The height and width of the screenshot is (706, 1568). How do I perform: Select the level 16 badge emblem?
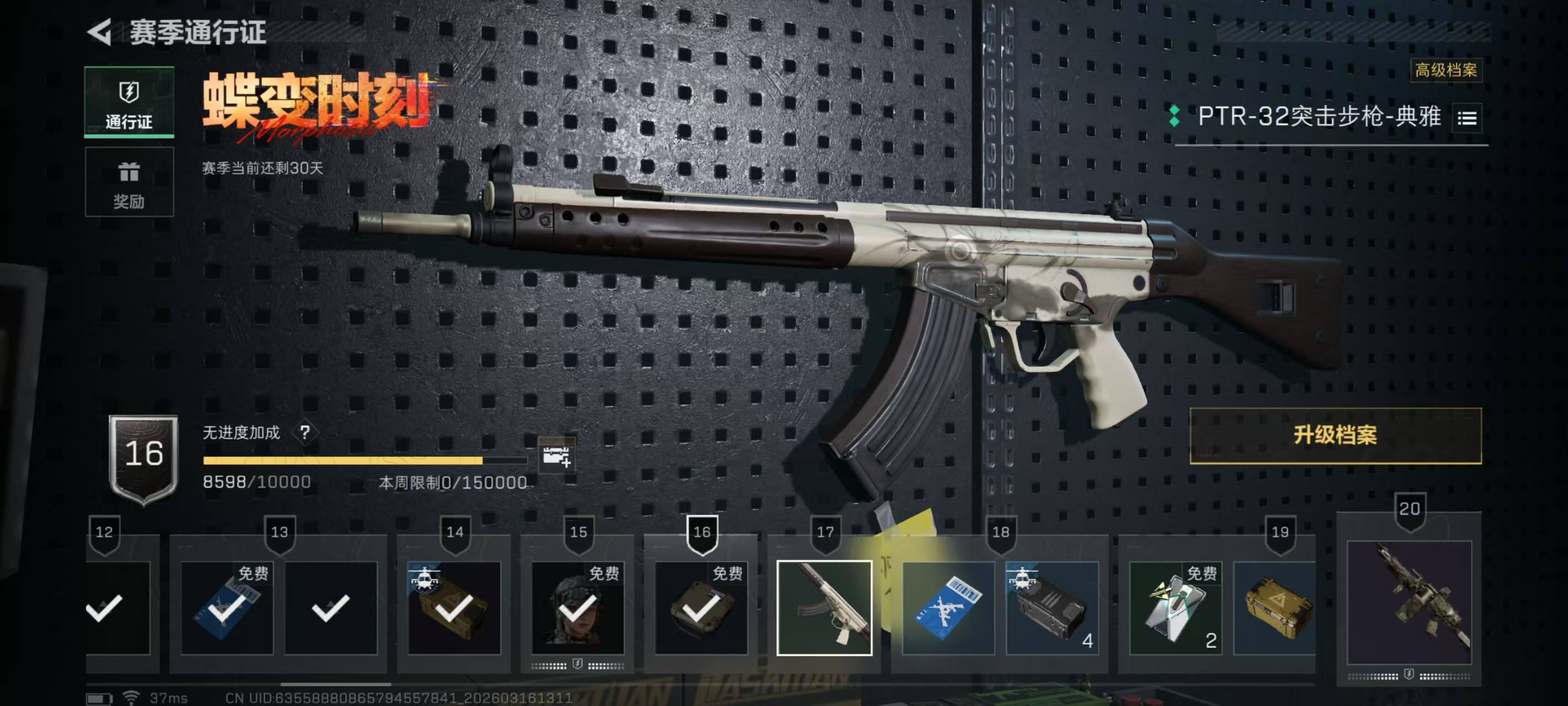[144, 458]
